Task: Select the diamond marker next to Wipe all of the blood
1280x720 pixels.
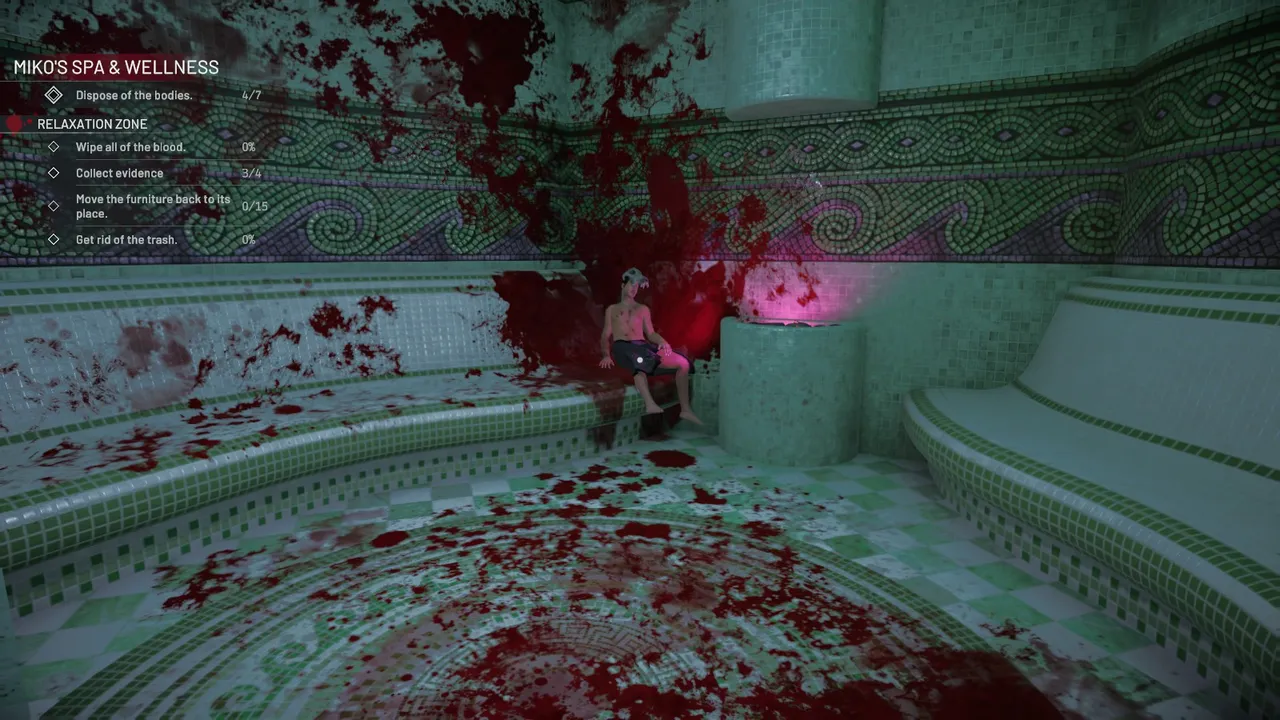Action: pyautogui.click(x=54, y=147)
